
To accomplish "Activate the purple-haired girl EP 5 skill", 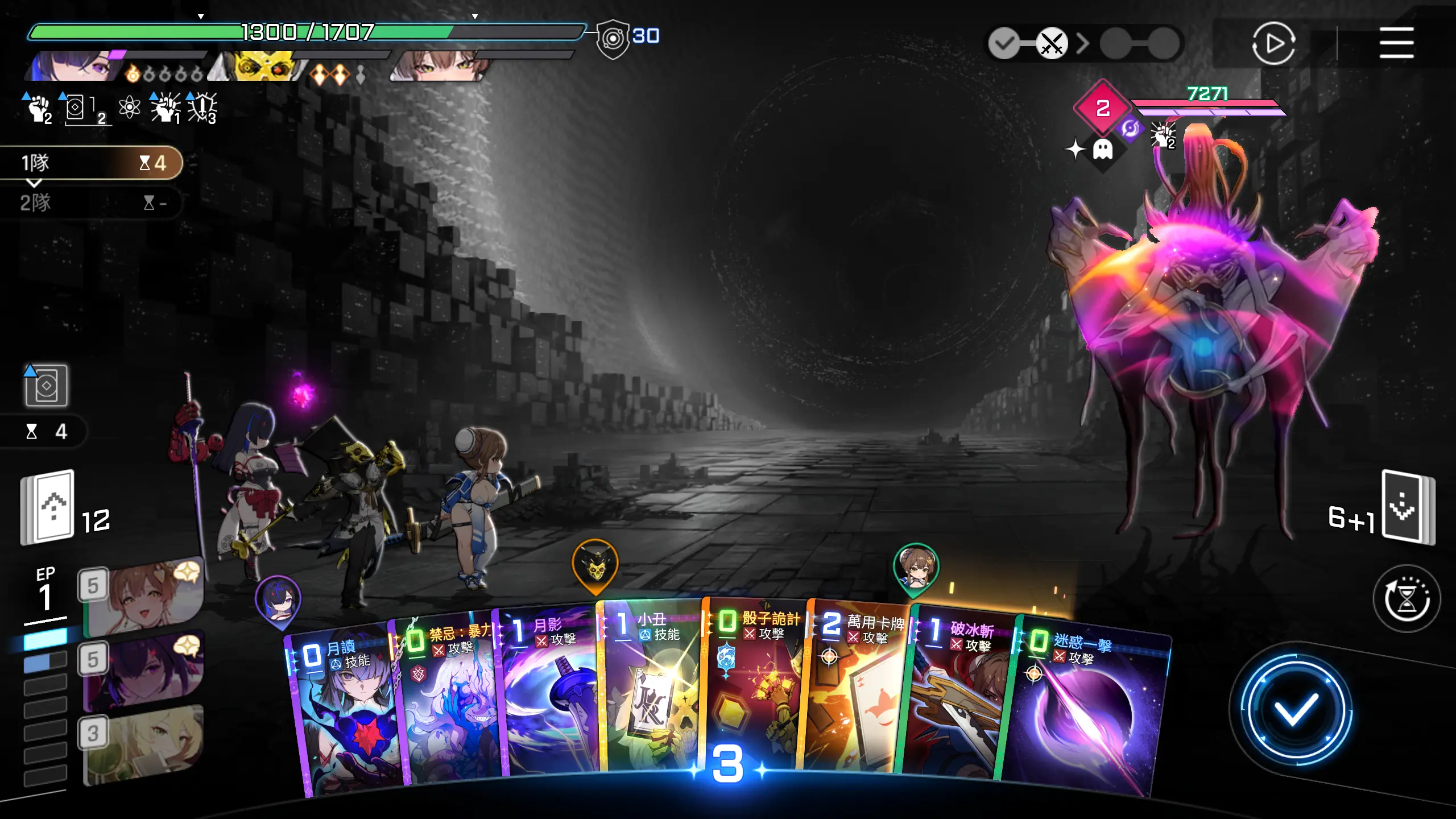I will tap(142, 671).
